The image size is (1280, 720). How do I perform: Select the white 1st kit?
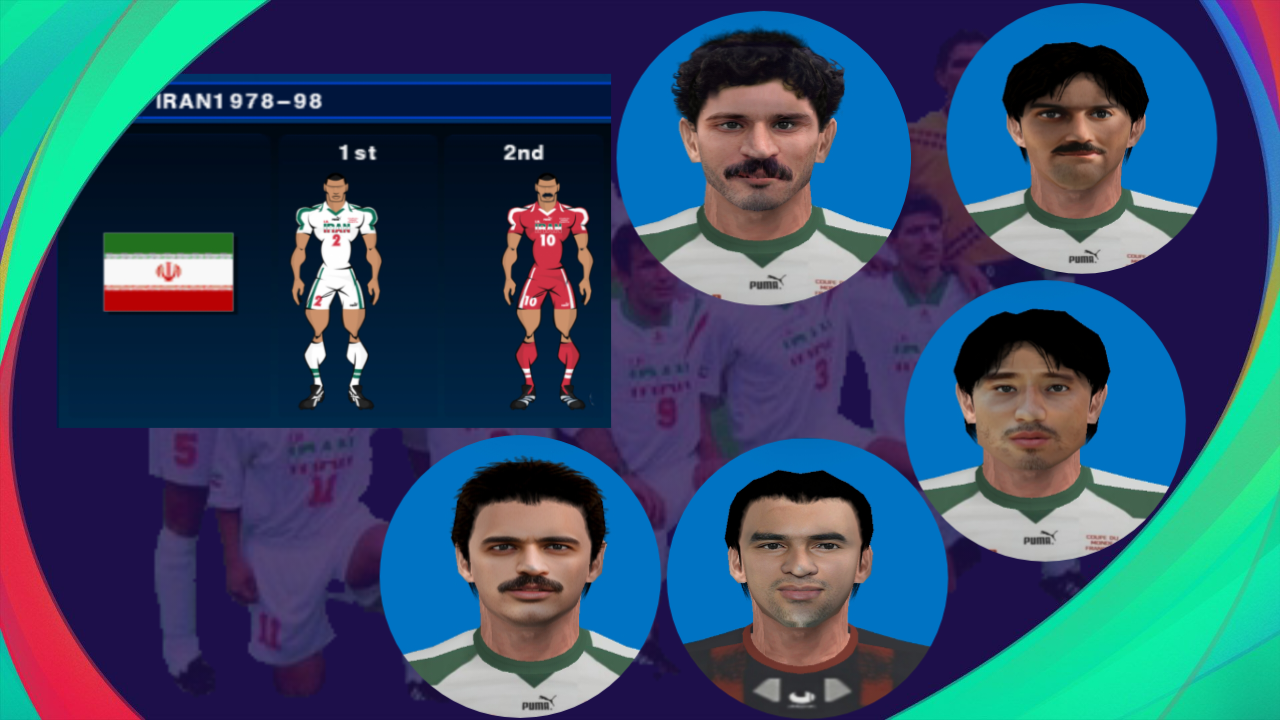336,290
